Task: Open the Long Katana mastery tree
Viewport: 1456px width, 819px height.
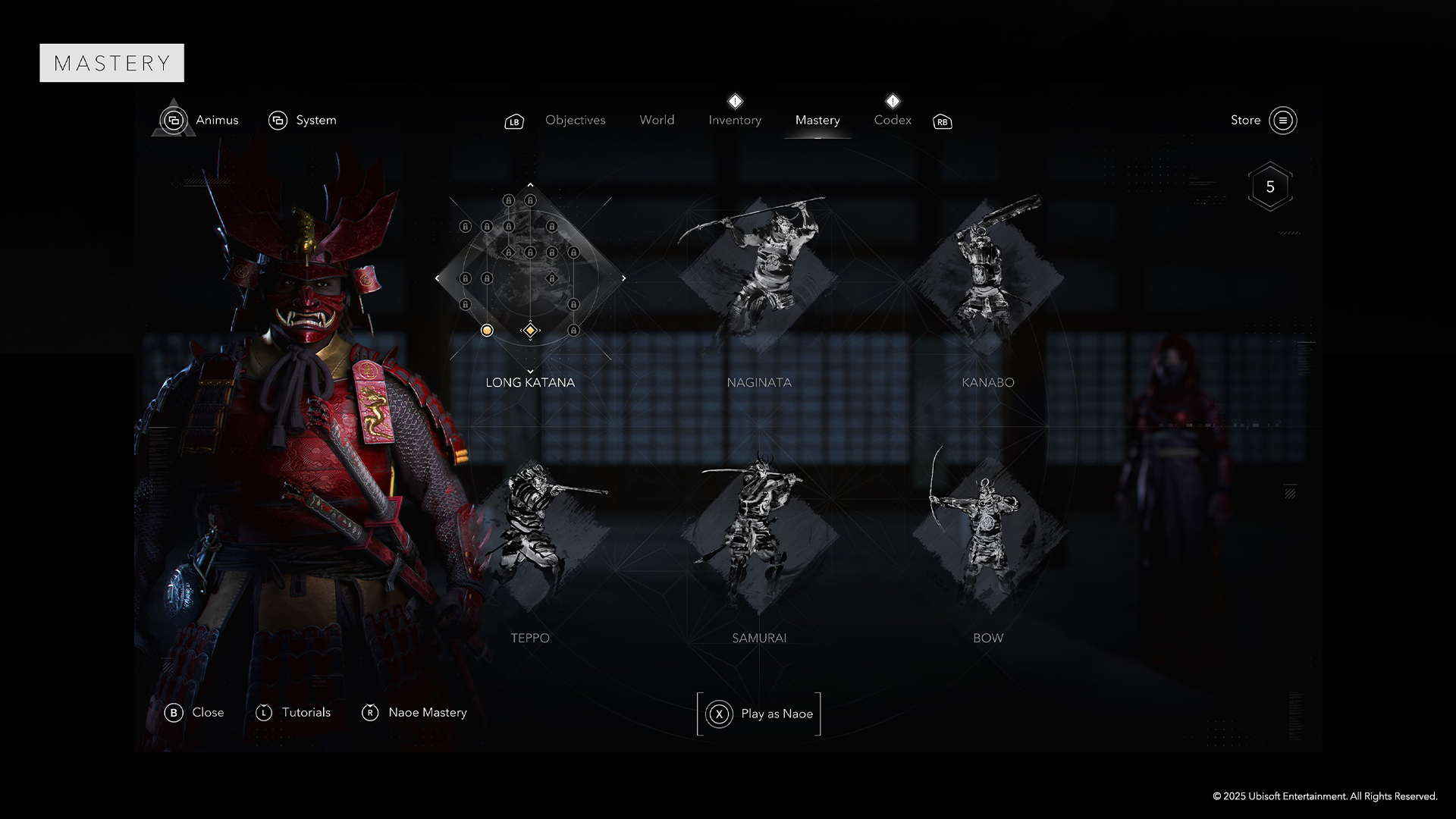Action: point(530,382)
